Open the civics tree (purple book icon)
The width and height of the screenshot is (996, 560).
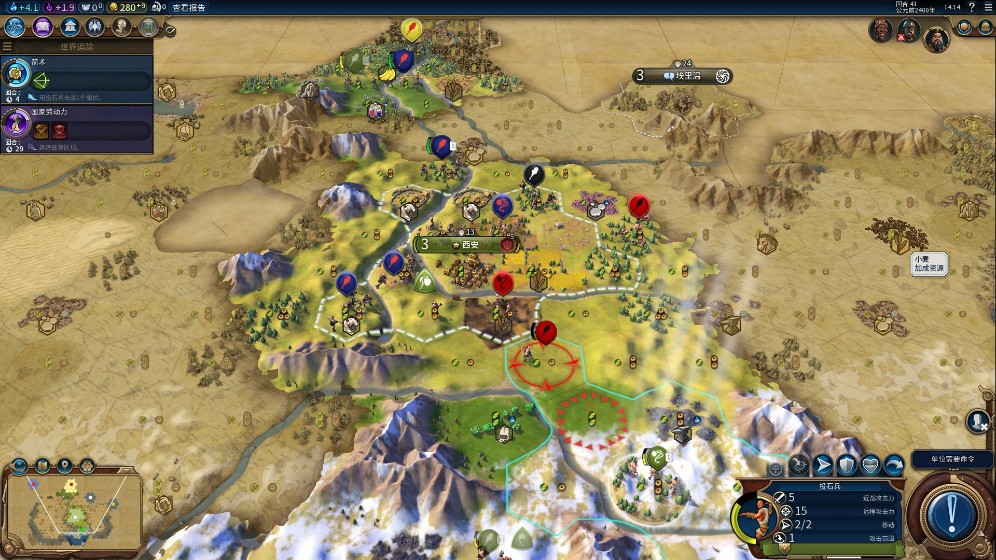click(43, 27)
